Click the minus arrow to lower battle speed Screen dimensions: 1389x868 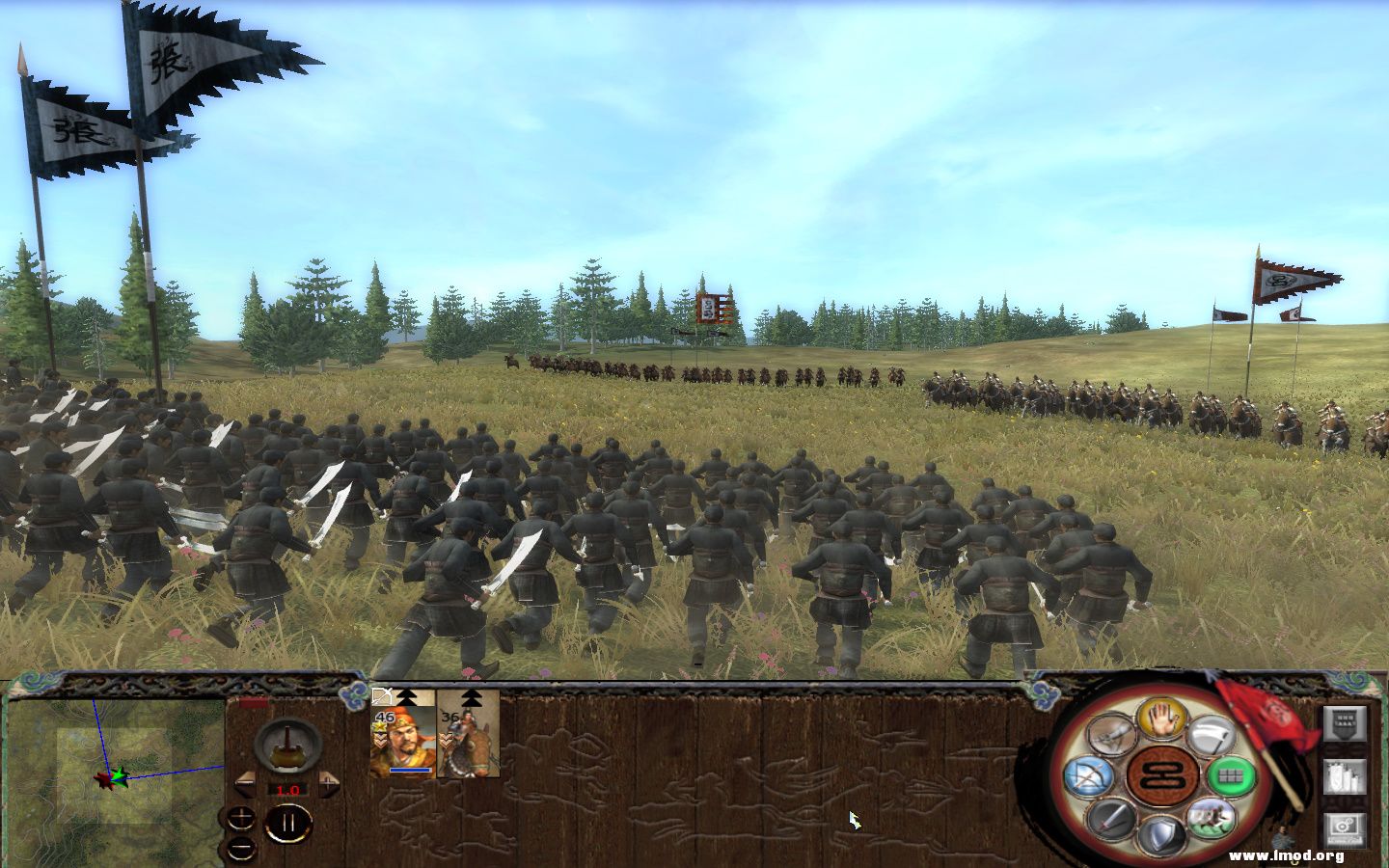click(245, 783)
